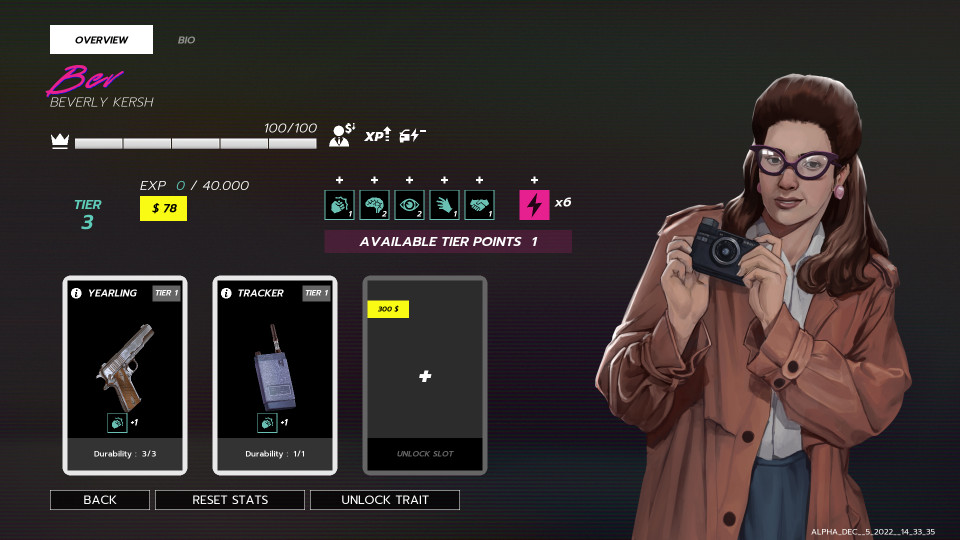Click the car energy perk icon
The height and width of the screenshot is (540, 960).
tap(412, 135)
